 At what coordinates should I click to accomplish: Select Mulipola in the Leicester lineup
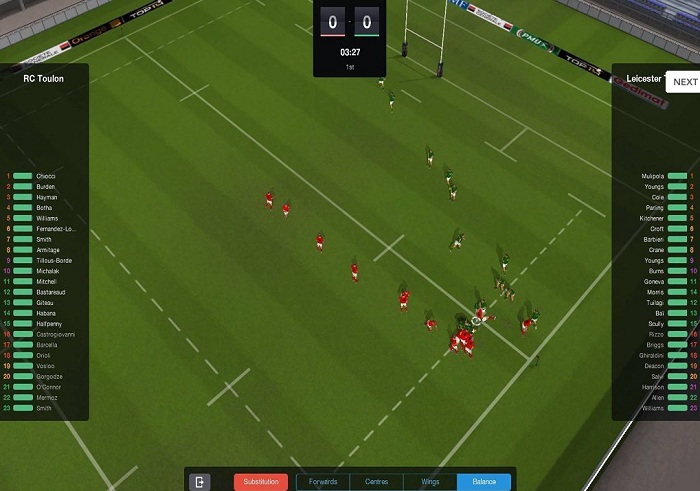[652, 176]
